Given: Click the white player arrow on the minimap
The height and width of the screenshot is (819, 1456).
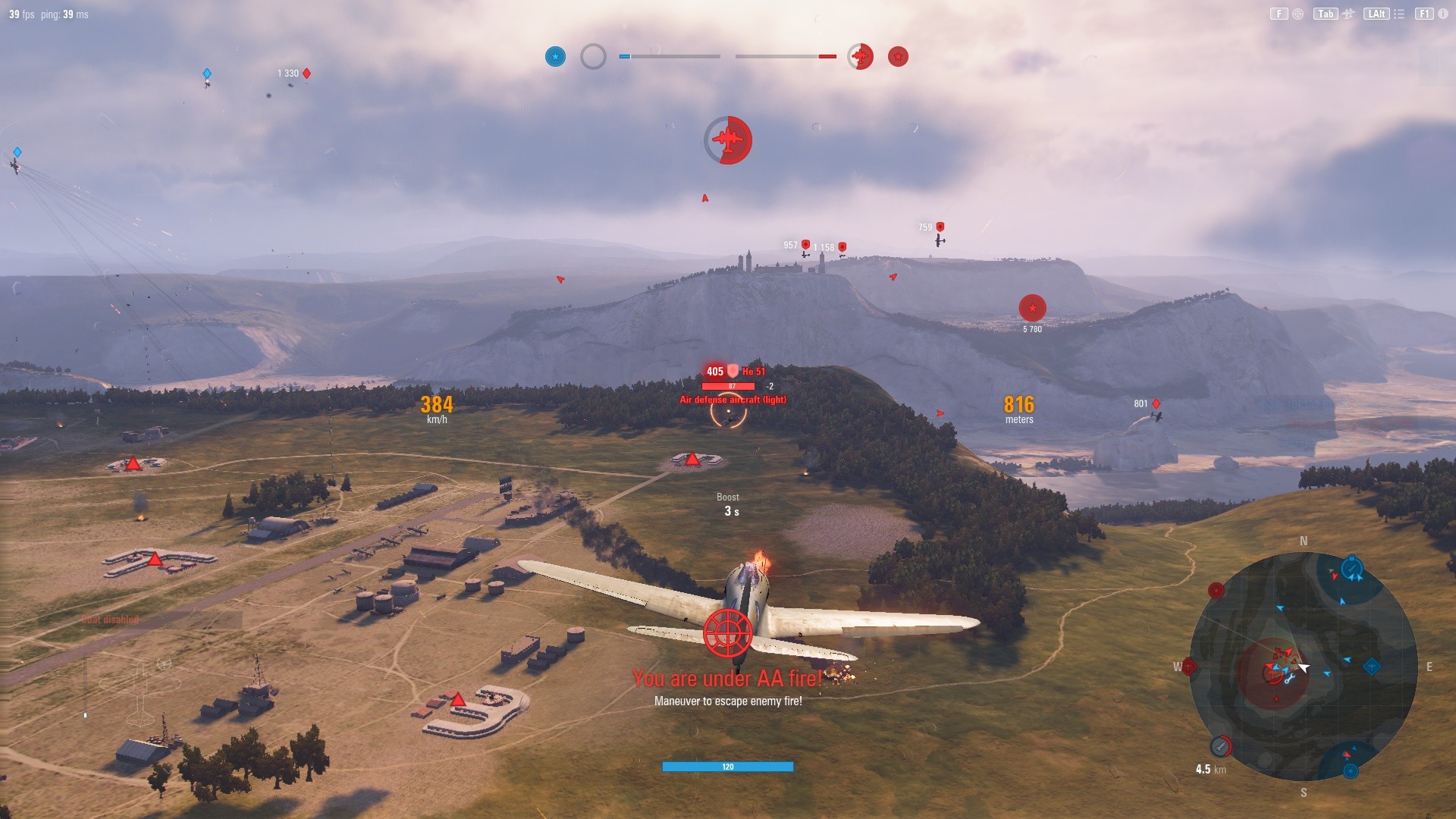Looking at the screenshot, I should tap(1303, 668).
